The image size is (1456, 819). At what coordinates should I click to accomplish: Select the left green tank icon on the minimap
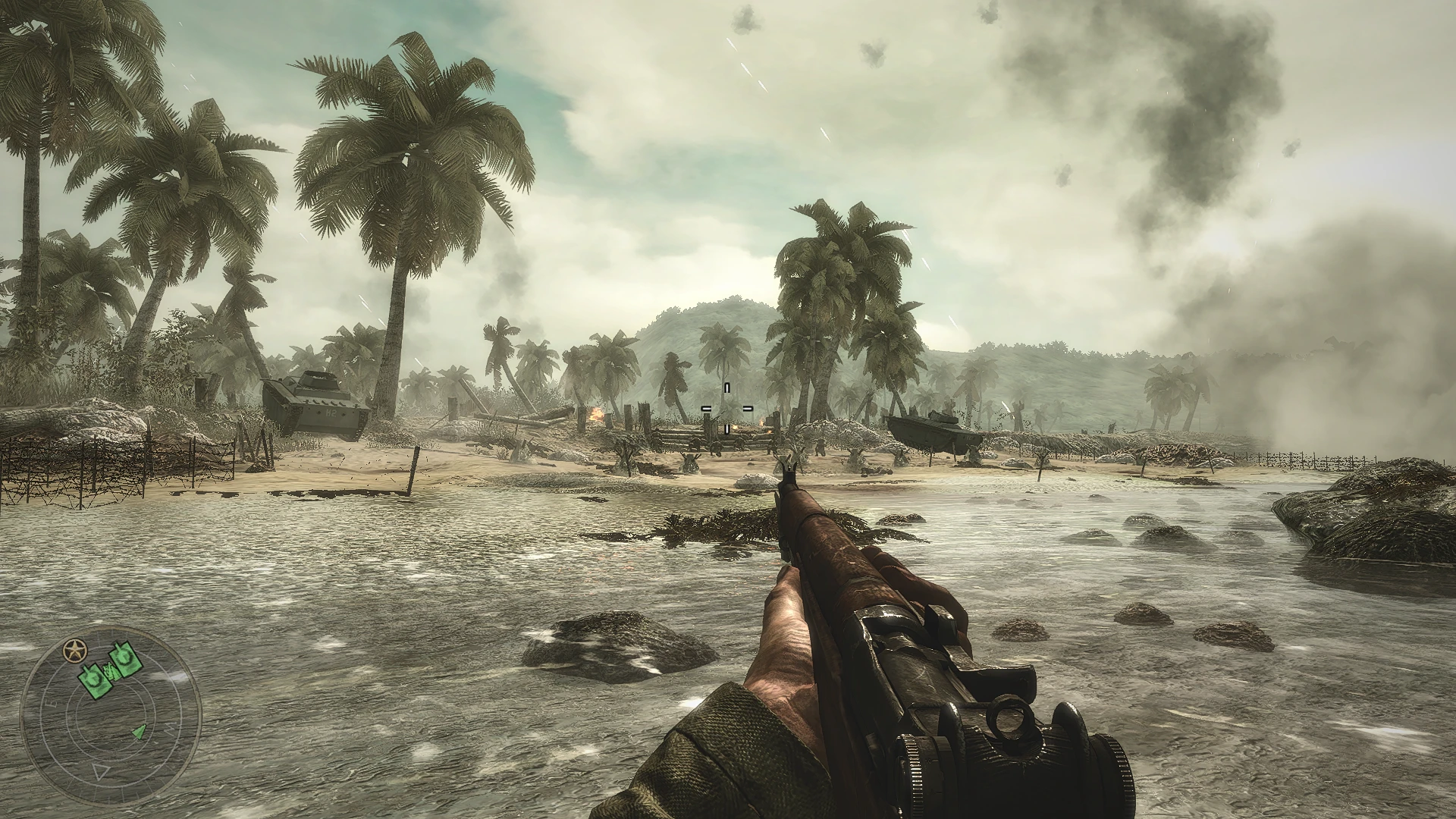pos(95,680)
